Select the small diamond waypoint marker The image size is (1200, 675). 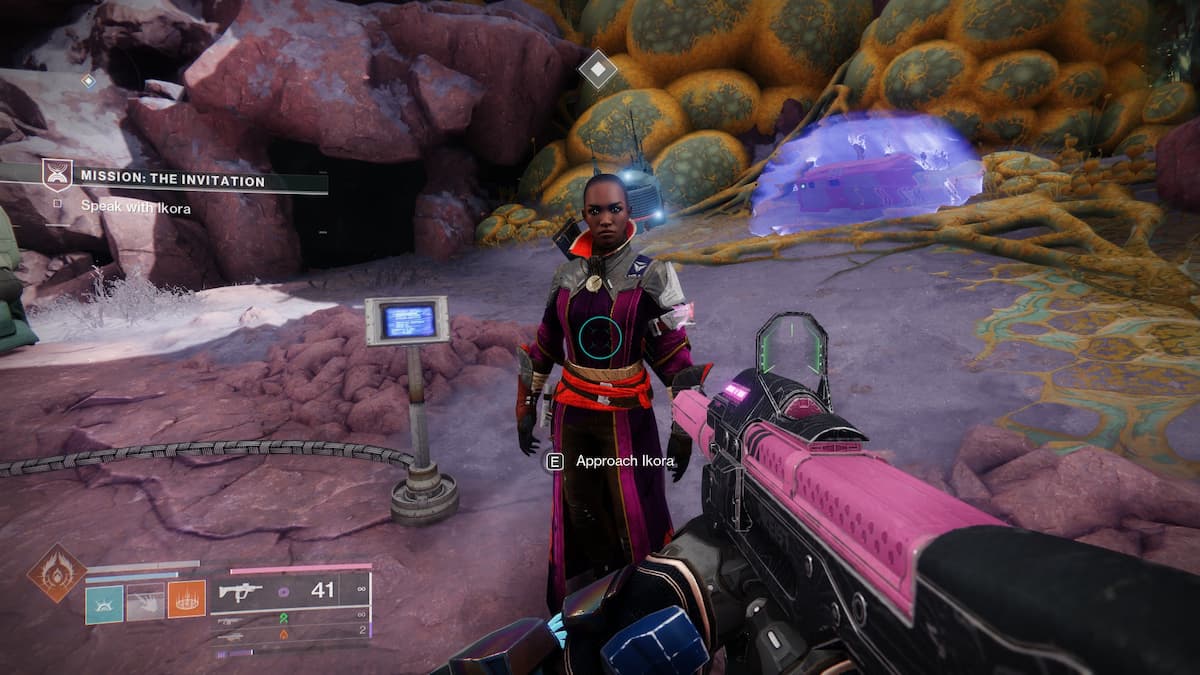pyautogui.click(x=88, y=80)
